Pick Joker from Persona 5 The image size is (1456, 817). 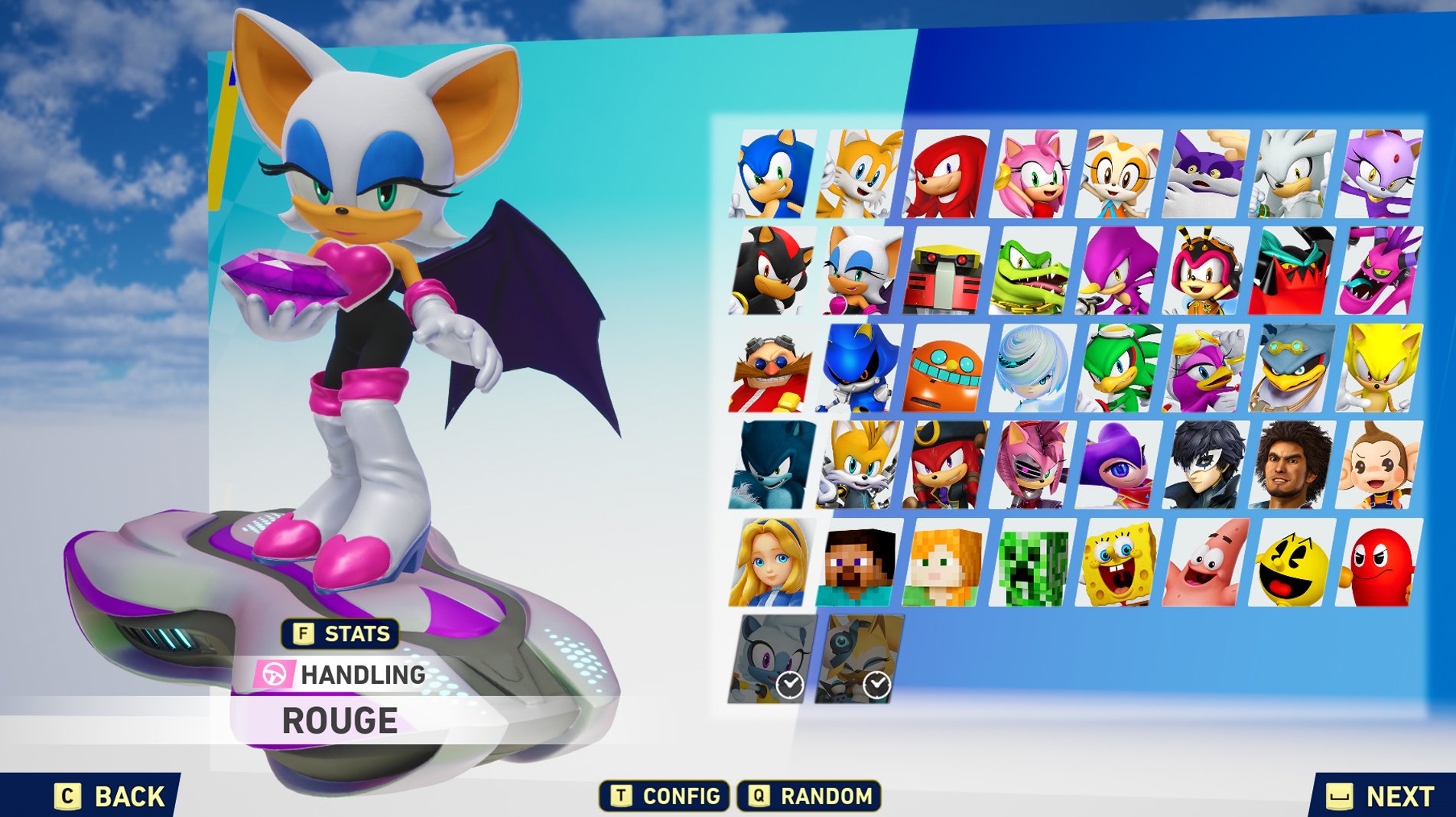point(1206,465)
